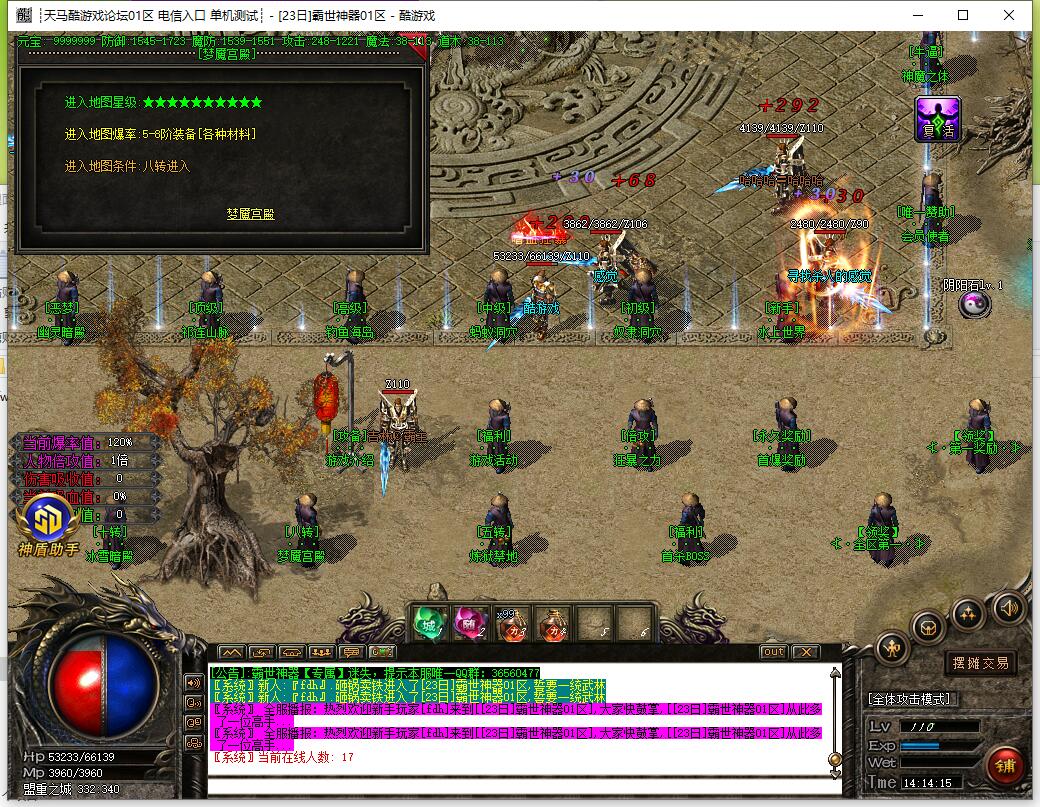Toggle the round speaker sound button

tap(1007, 606)
